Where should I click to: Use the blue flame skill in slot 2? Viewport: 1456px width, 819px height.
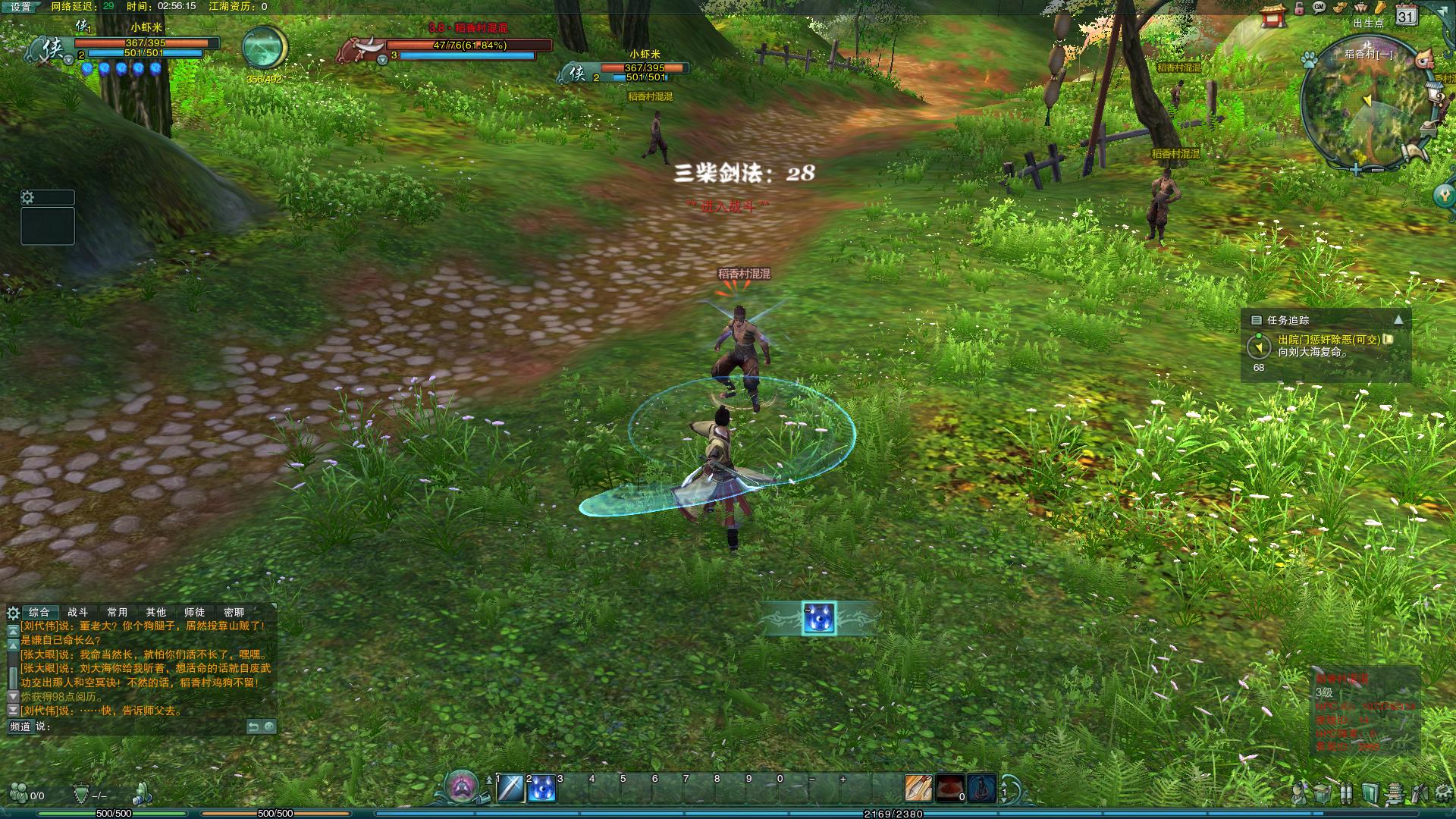(541, 789)
